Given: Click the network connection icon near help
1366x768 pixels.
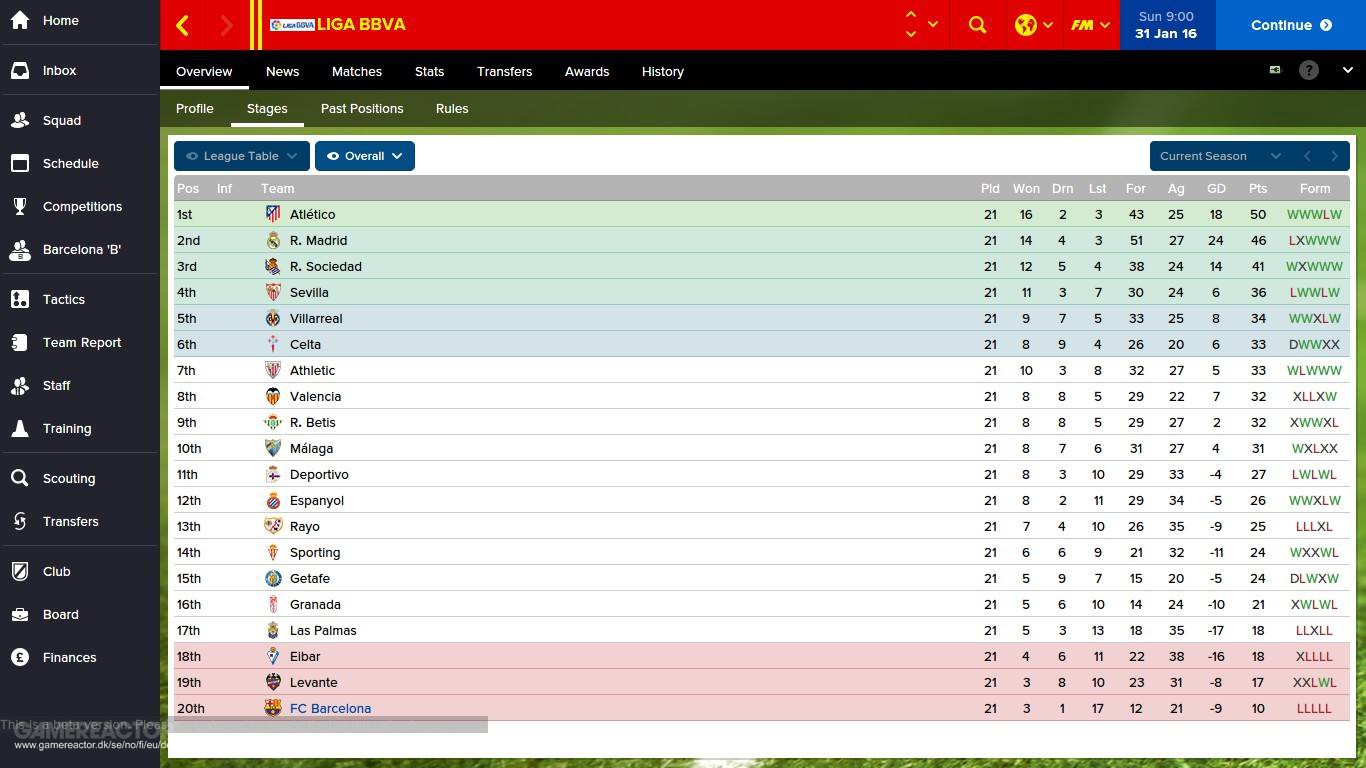Looking at the screenshot, I should (x=1275, y=70).
